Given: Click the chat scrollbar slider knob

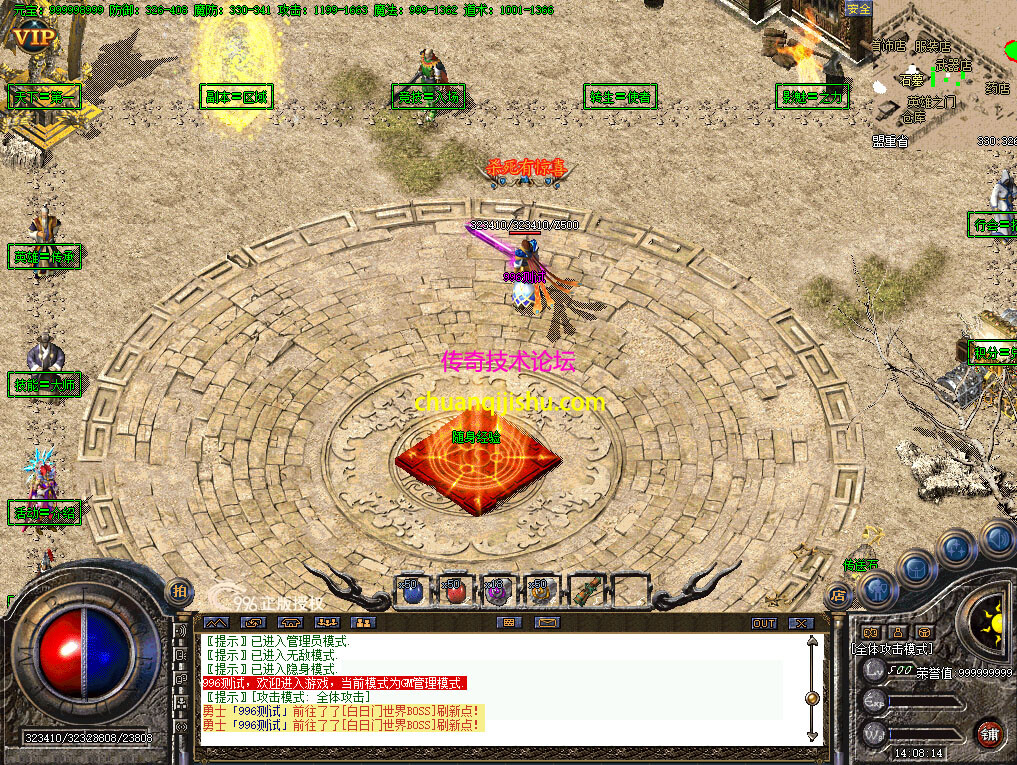Looking at the screenshot, I should click(x=812, y=698).
